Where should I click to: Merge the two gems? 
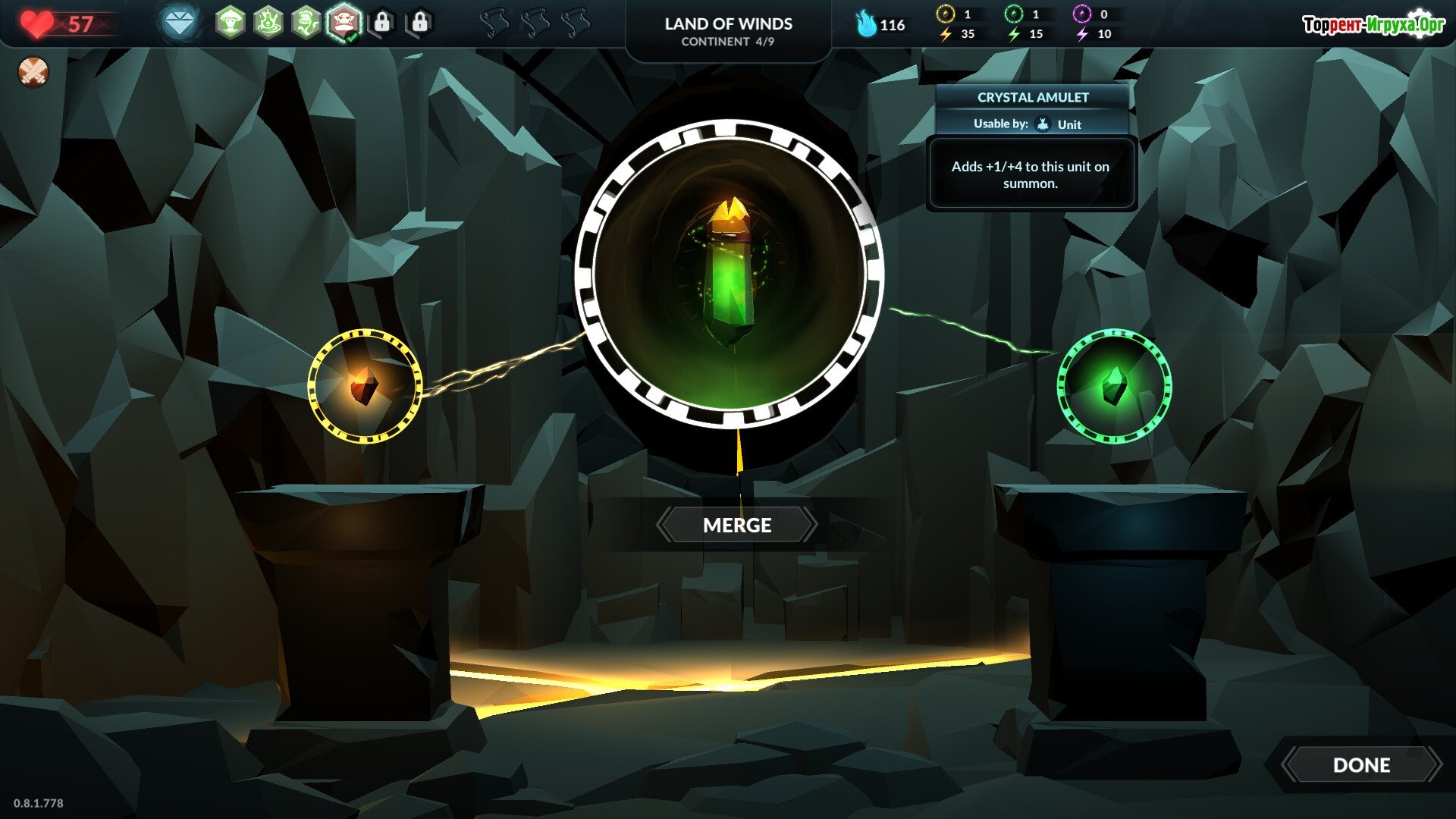pos(736,525)
